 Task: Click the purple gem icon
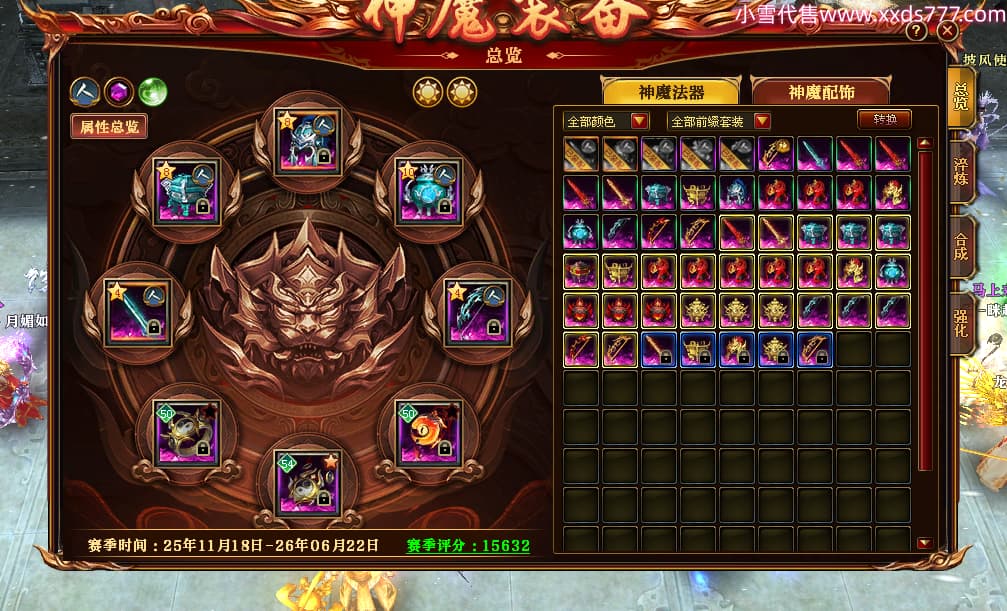[x=120, y=92]
